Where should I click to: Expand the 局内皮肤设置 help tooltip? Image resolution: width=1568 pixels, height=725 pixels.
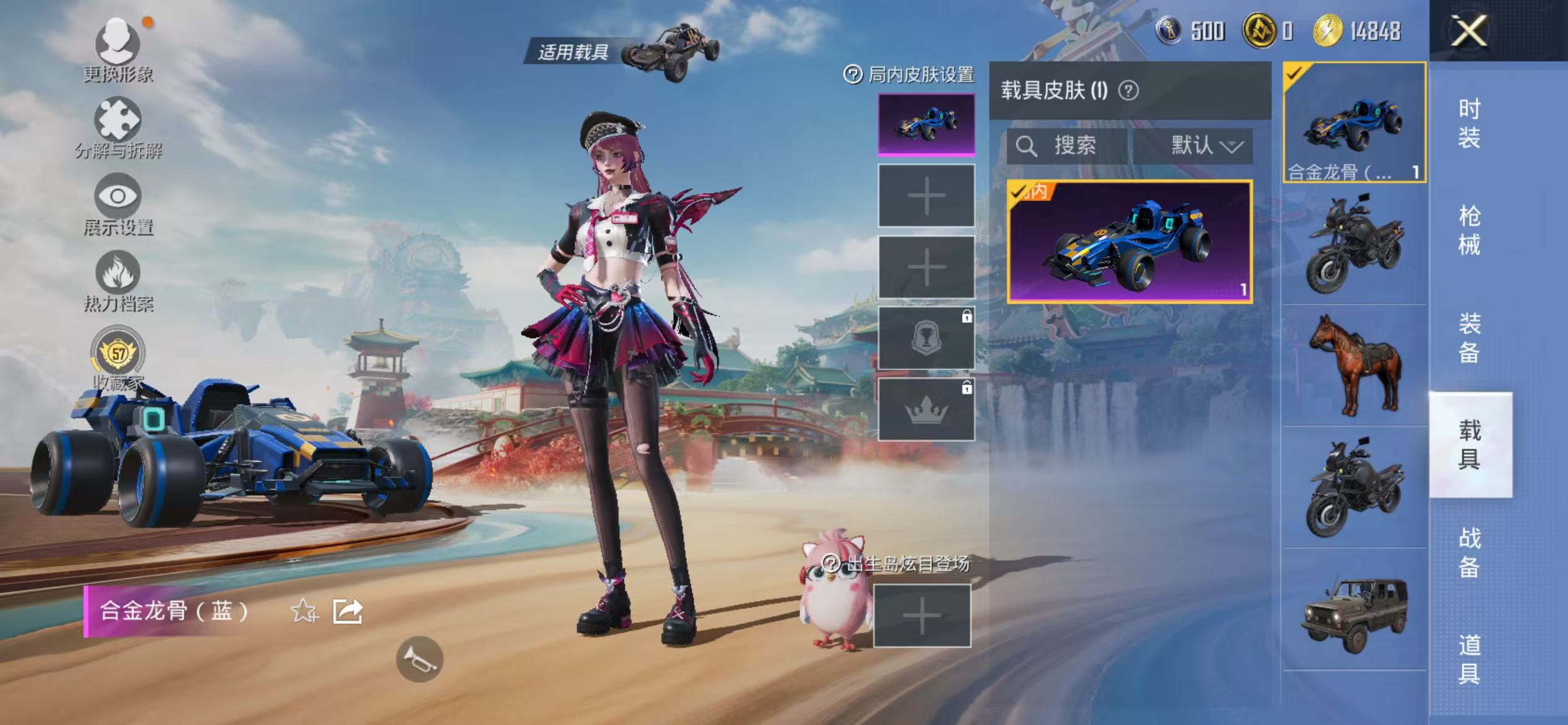pos(853,73)
